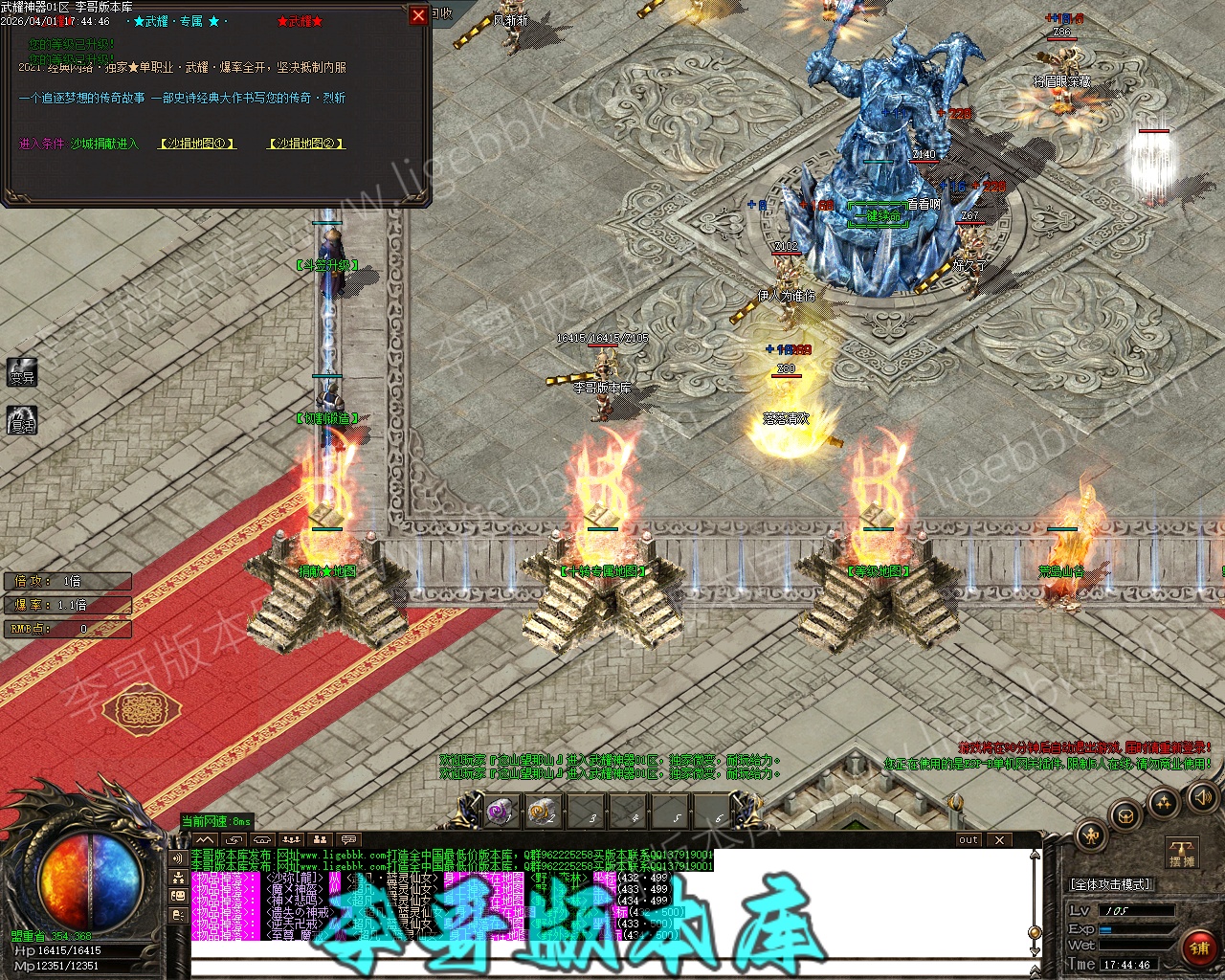1225x980 pixels.
Task: Enter 沙捐地图① from the dialogue
Action: [x=197, y=144]
